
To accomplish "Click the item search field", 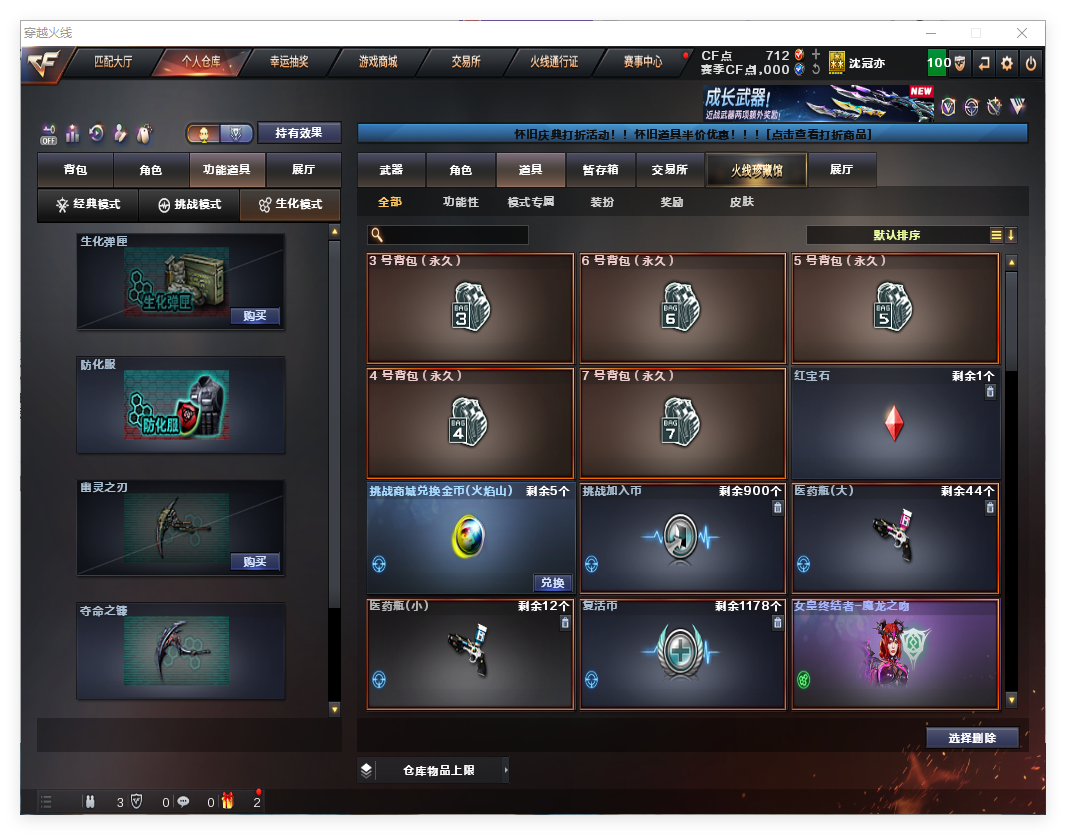I will click(456, 236).
